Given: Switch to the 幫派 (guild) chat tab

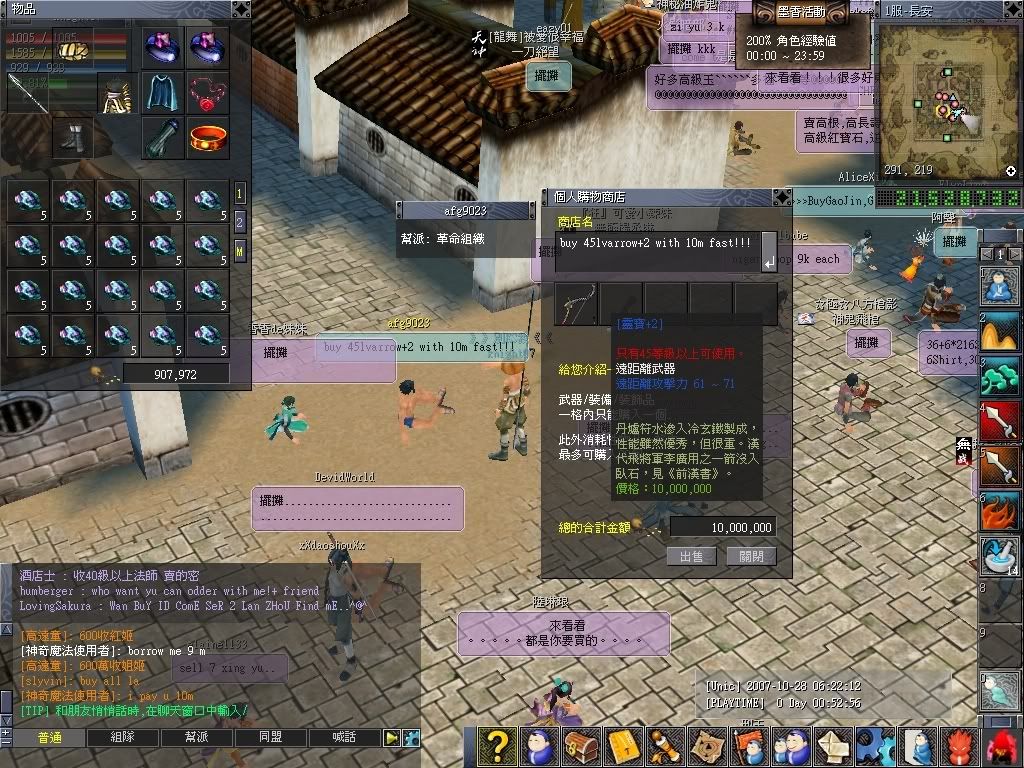Looking at the screenshot, I should pyautogui.click(x=196, y=737).
